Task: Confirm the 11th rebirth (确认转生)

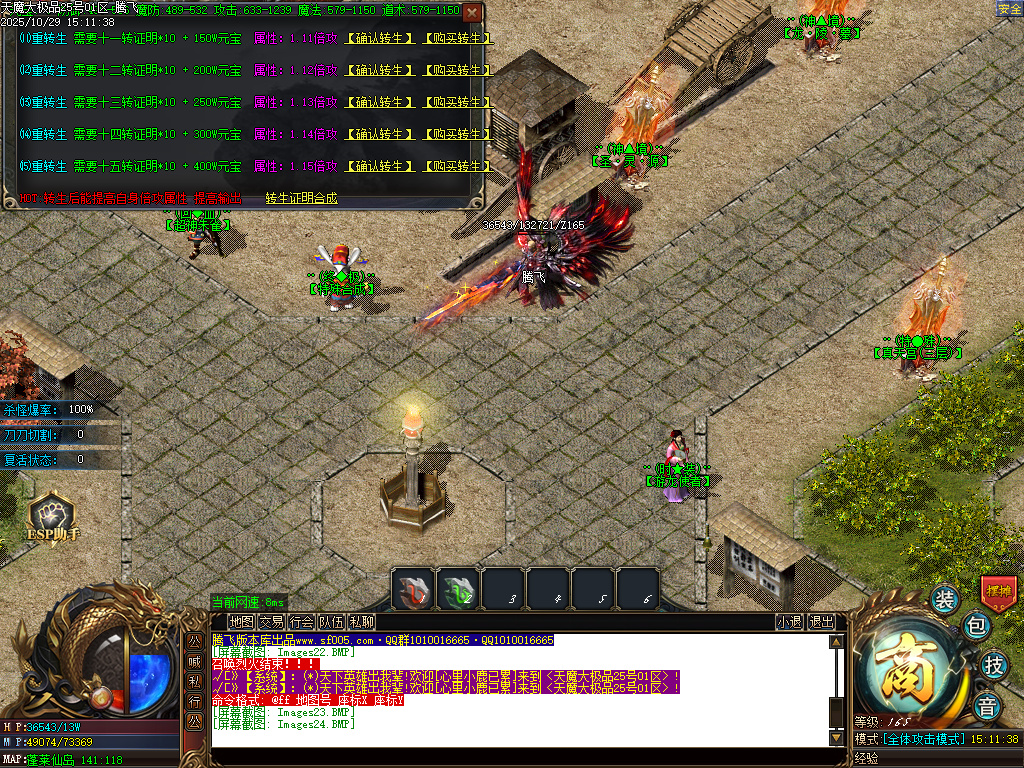Action: 379,39
